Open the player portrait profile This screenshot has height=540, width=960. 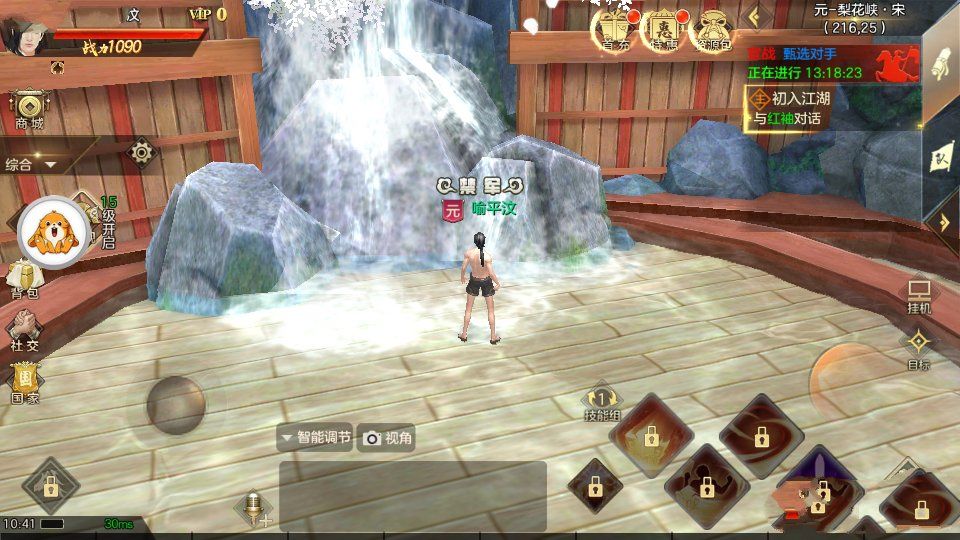click(x=22, y=32)
